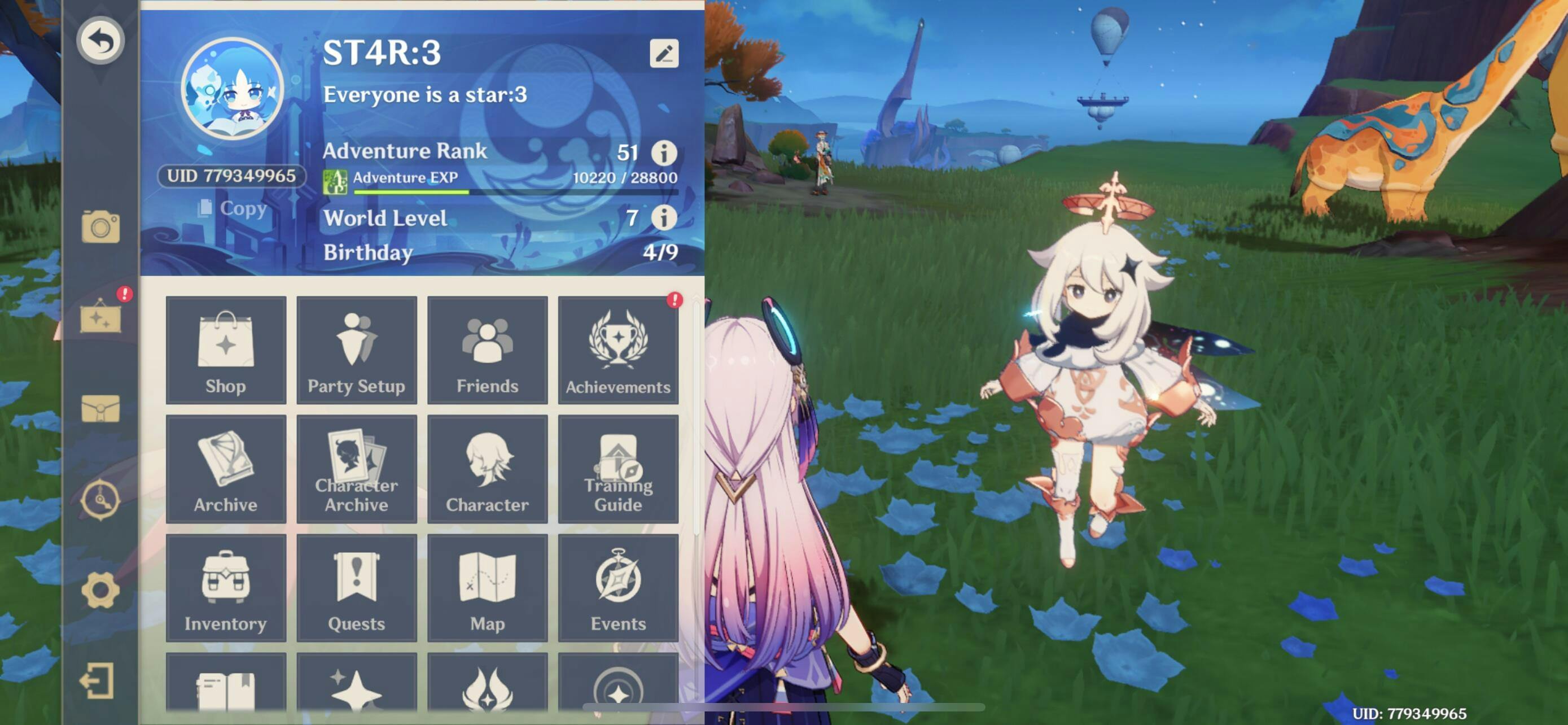Open the Character Archive

(x=357, y=469)
